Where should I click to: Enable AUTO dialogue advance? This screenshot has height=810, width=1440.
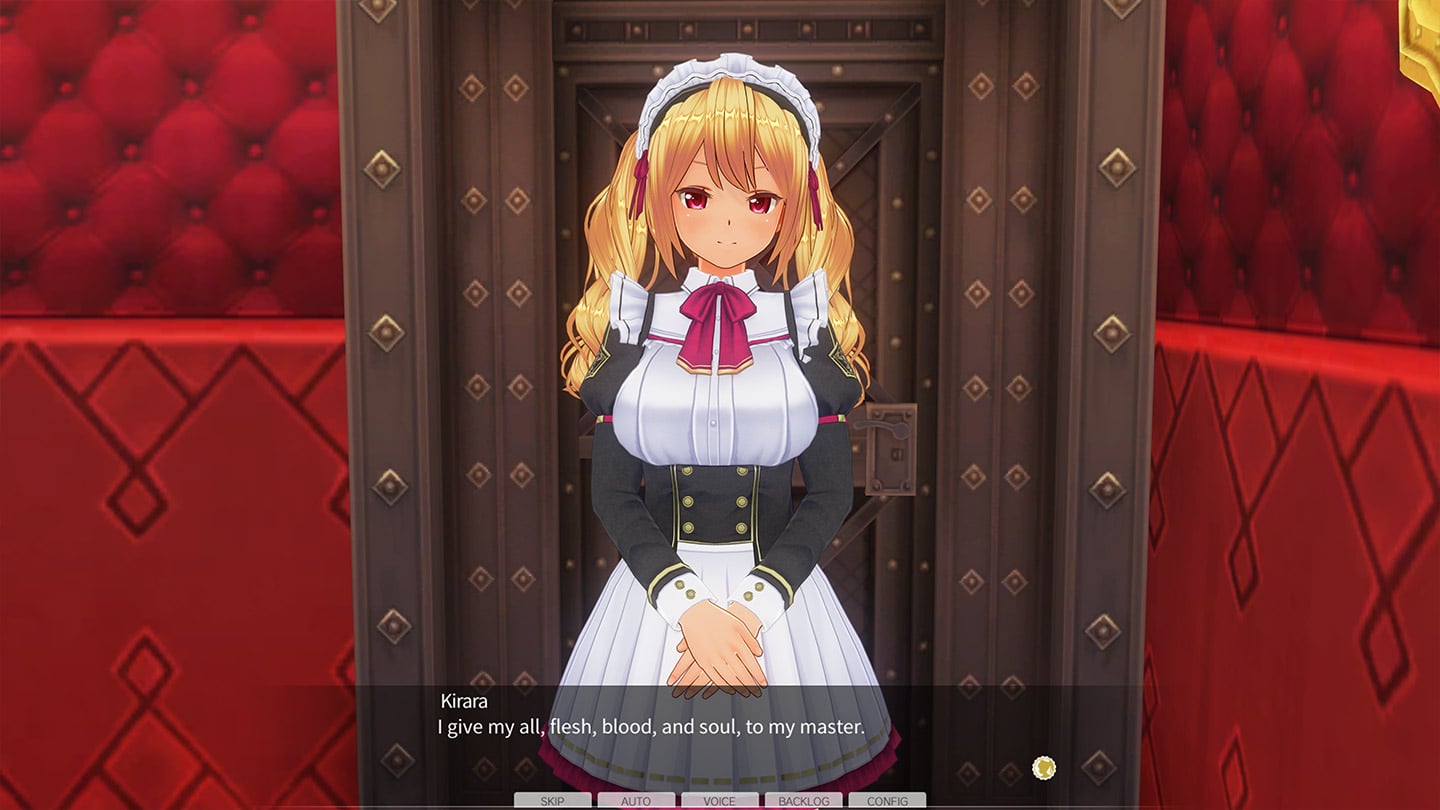click(636, 801)
